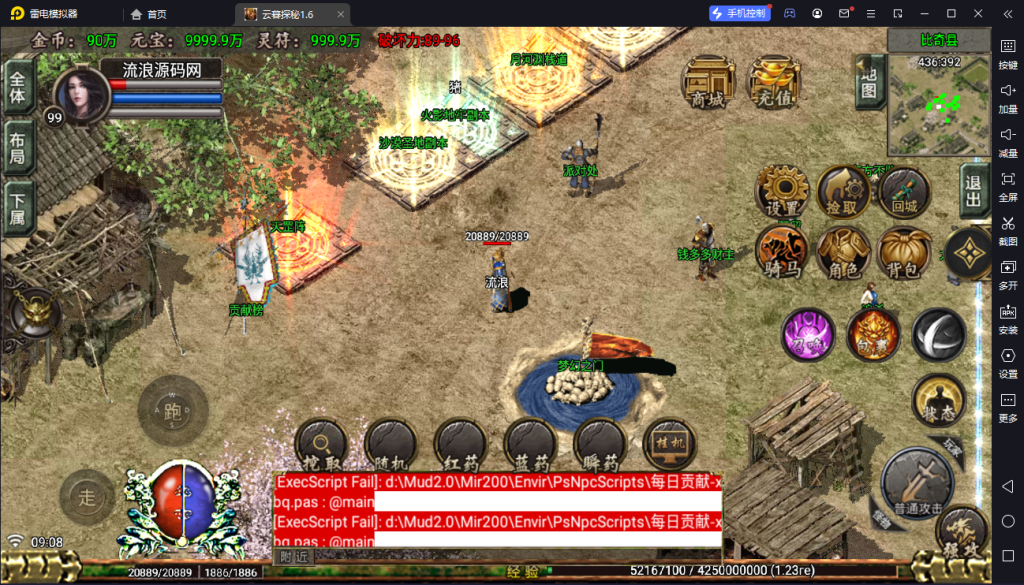Image resolution: width=1024 pixels, height=585 pixels.
Task: Use the 回城 return scroll
Action: (904, 192)
